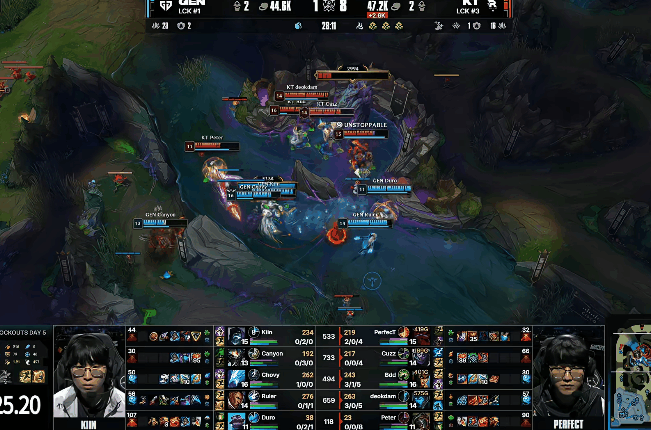Open the KIIN player camera
This screenshot has width=651, height=430.
click(88, 375)
